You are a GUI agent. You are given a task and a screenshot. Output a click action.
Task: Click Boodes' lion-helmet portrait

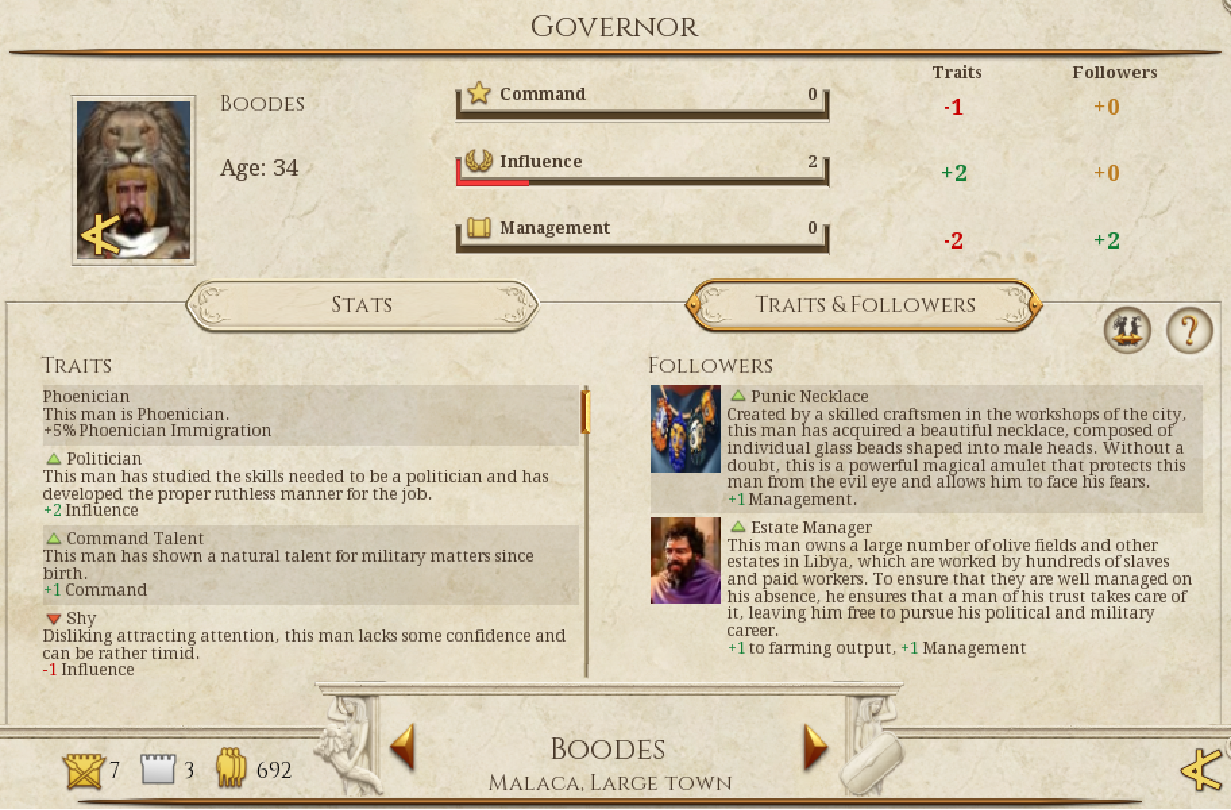pos(134,181)
